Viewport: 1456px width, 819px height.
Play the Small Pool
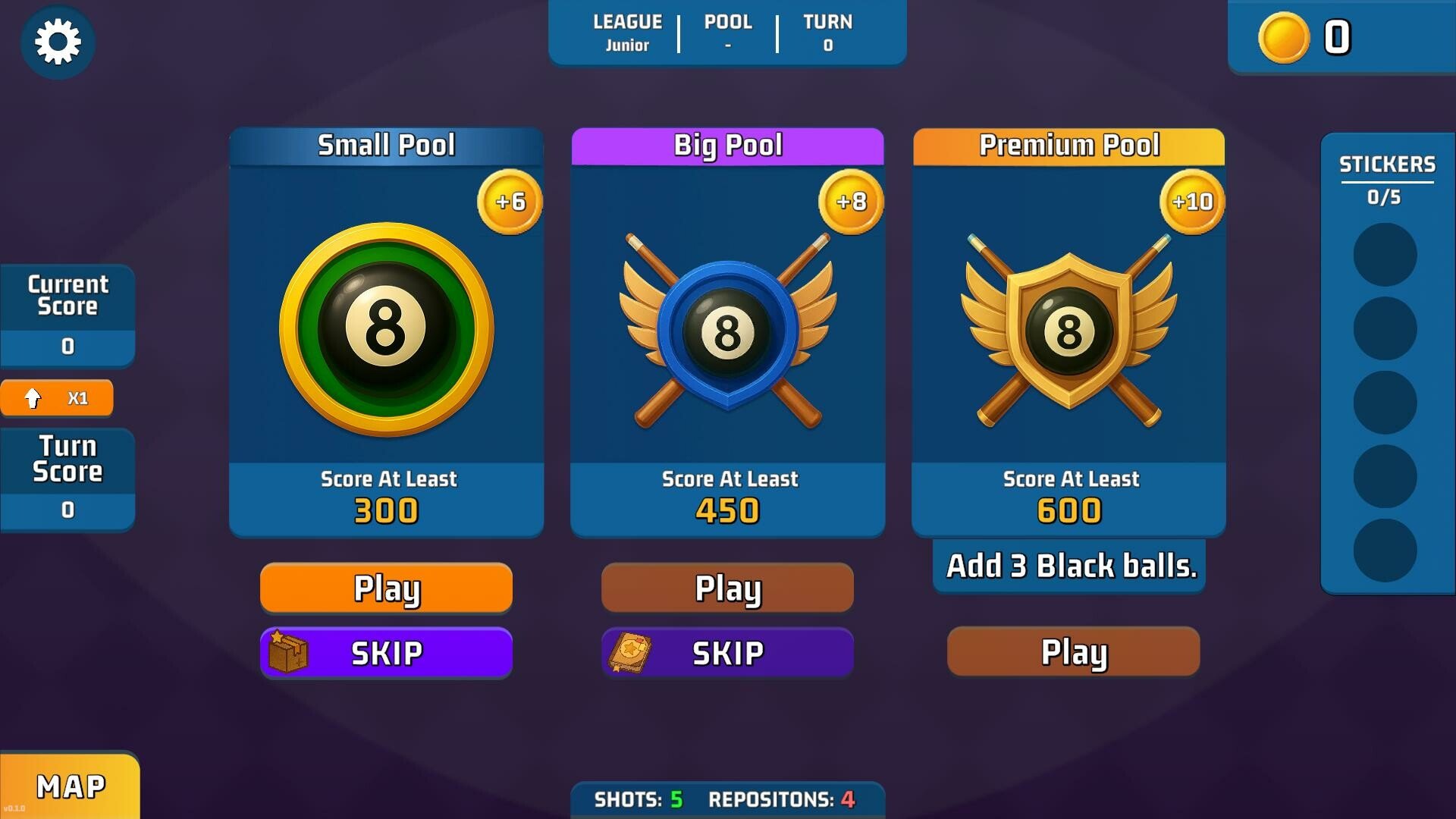point(386,588)
